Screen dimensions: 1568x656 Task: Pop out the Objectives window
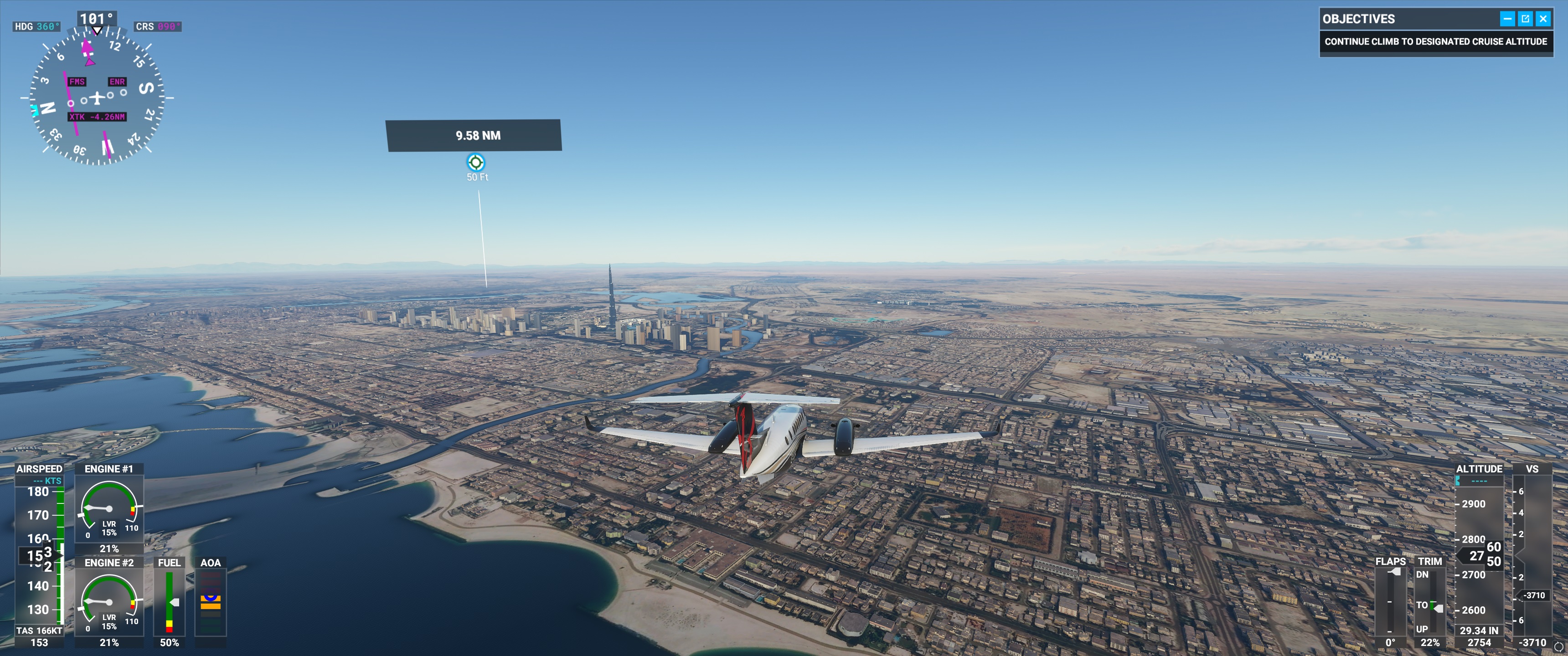[x=1526, y=19]
